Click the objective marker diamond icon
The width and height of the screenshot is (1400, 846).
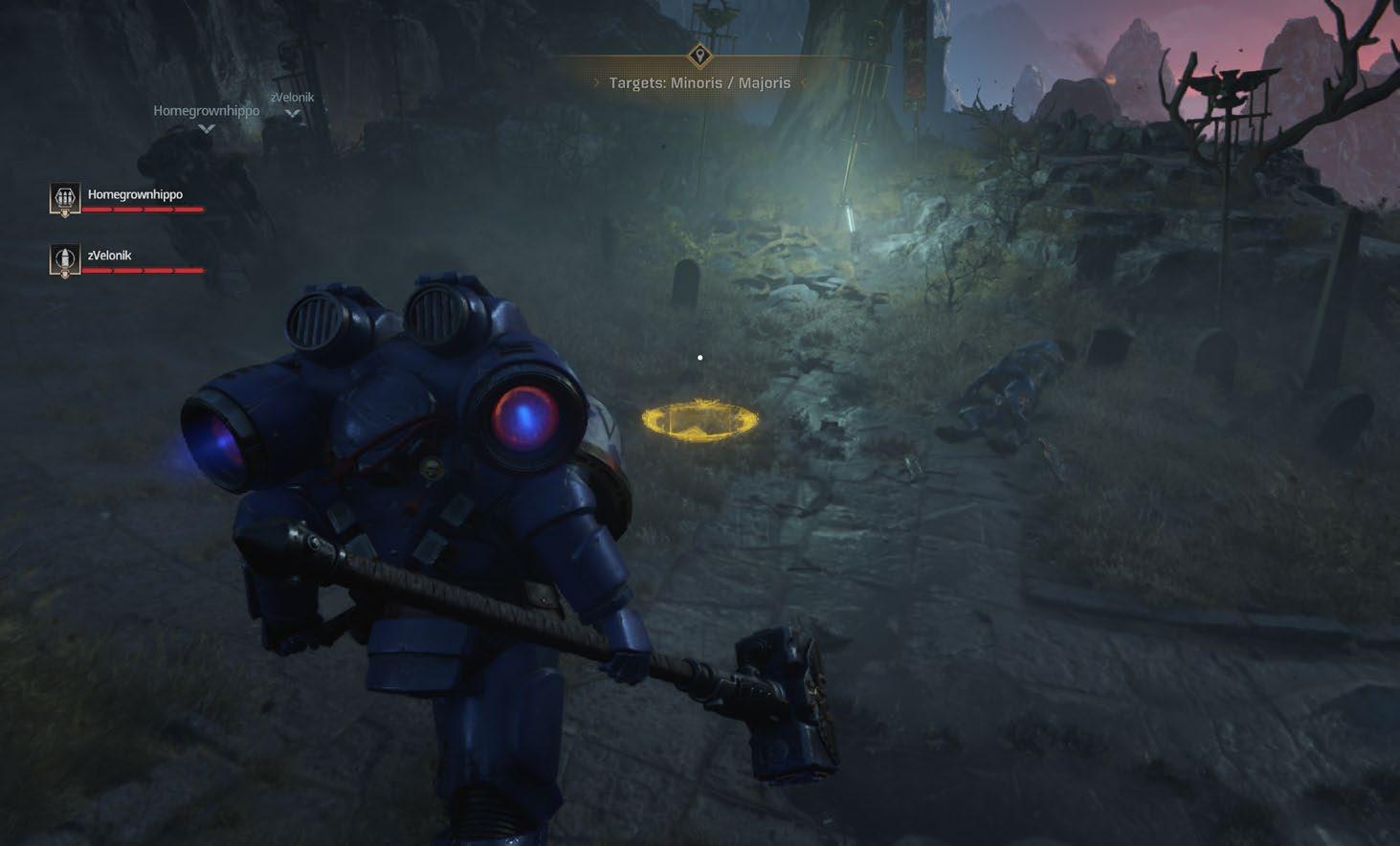[x=700, y=54]
